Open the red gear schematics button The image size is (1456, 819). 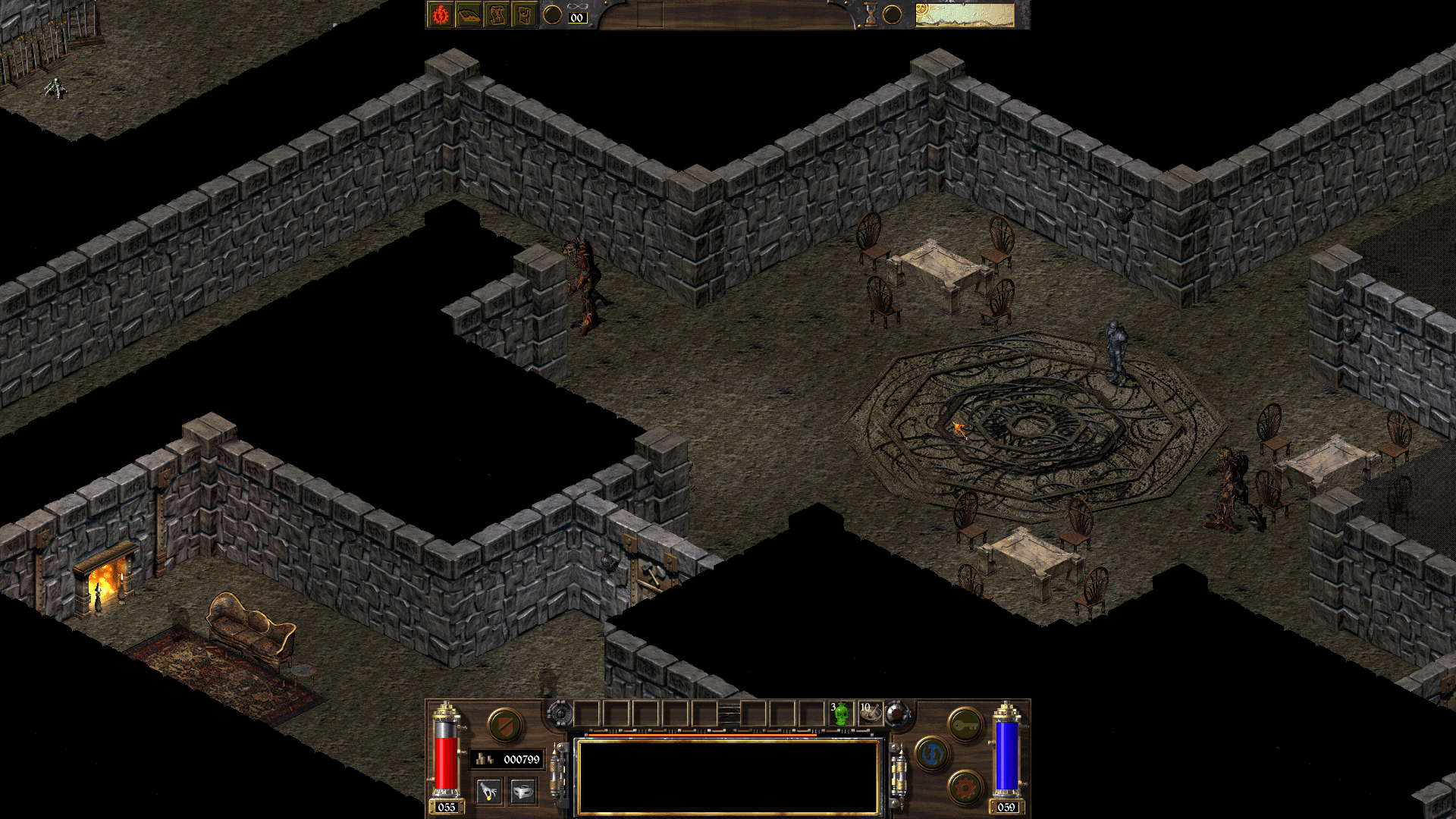coord(965,787)
